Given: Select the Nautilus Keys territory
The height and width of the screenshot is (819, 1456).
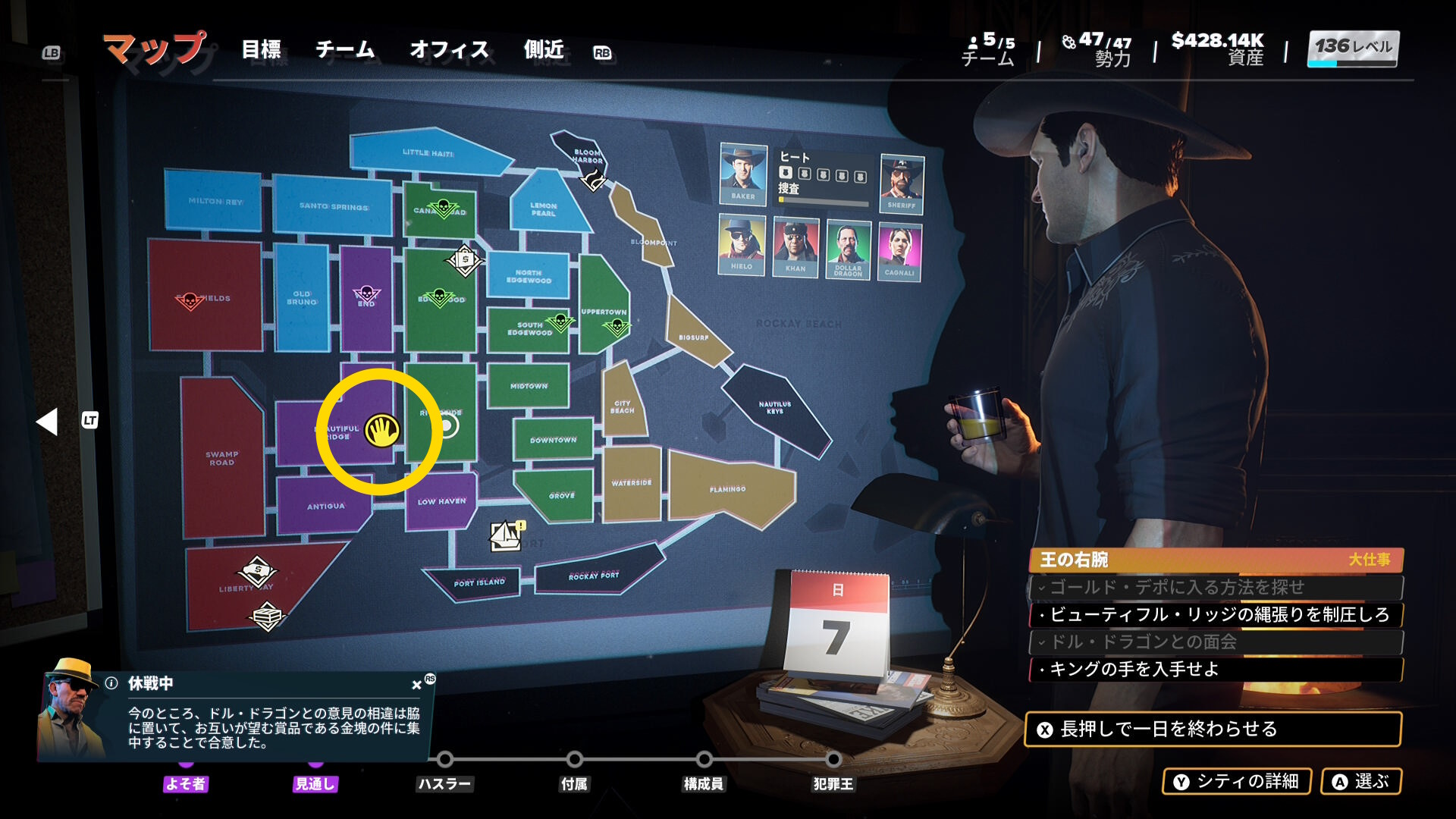Looking at the screenshot, I should [775, 408].
